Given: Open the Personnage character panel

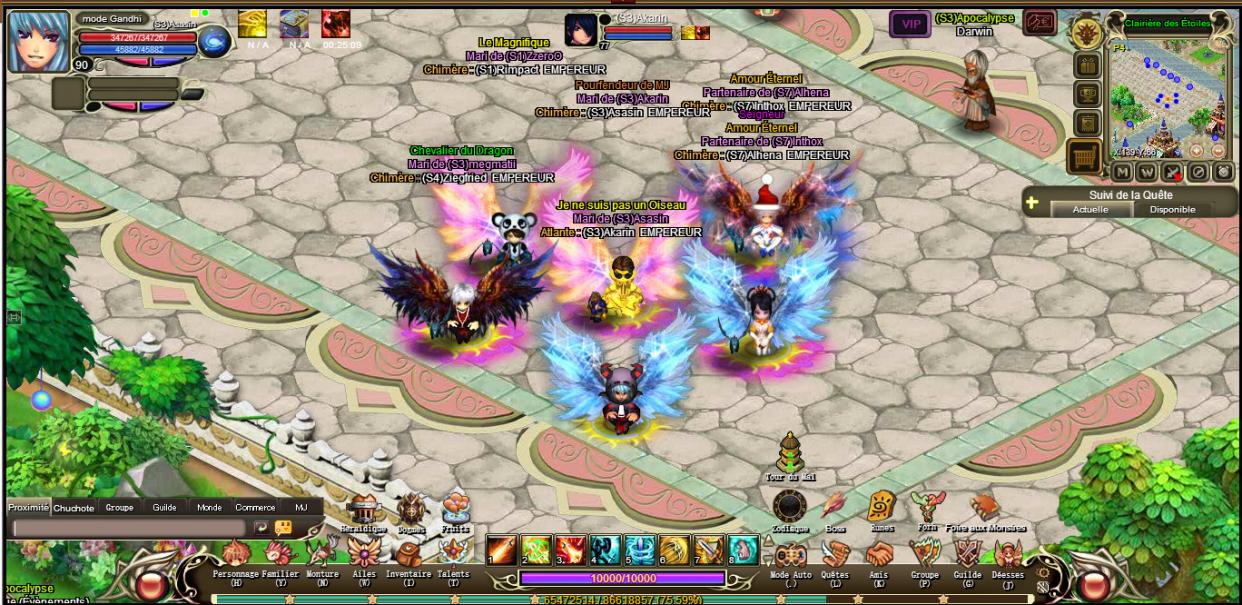Looking at the screenshot, I should pyautogui.click(x=236, y=555).
